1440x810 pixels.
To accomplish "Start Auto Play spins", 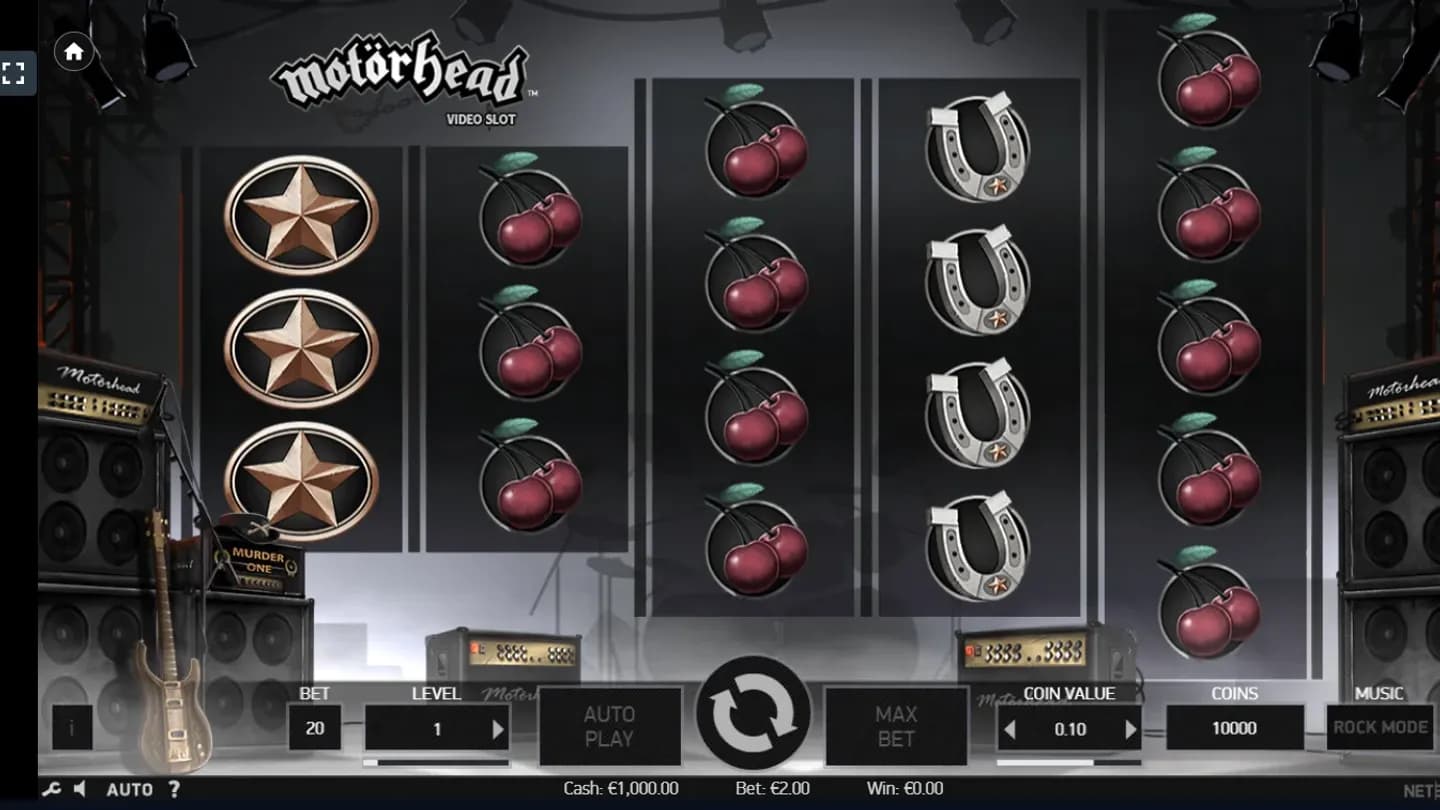I will (610, 726).
